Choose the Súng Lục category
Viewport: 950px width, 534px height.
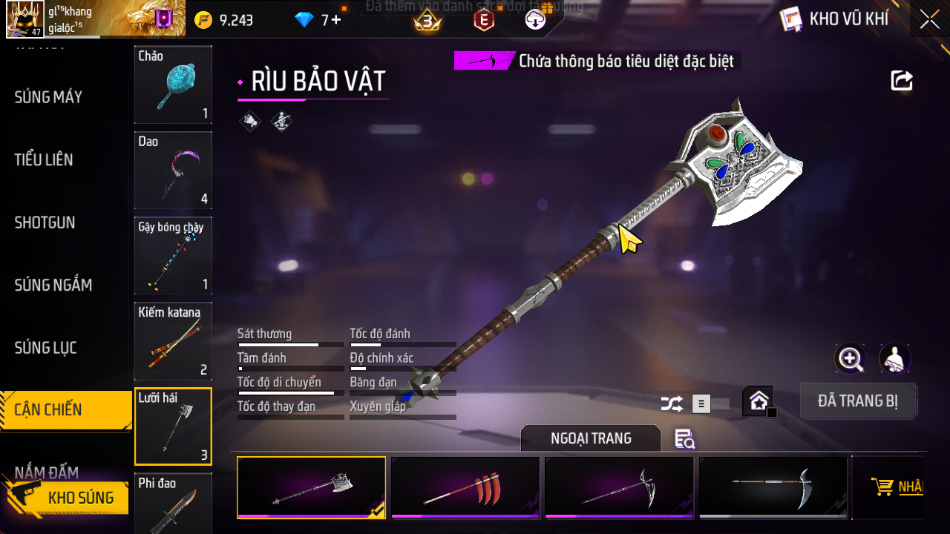[46, 348]
